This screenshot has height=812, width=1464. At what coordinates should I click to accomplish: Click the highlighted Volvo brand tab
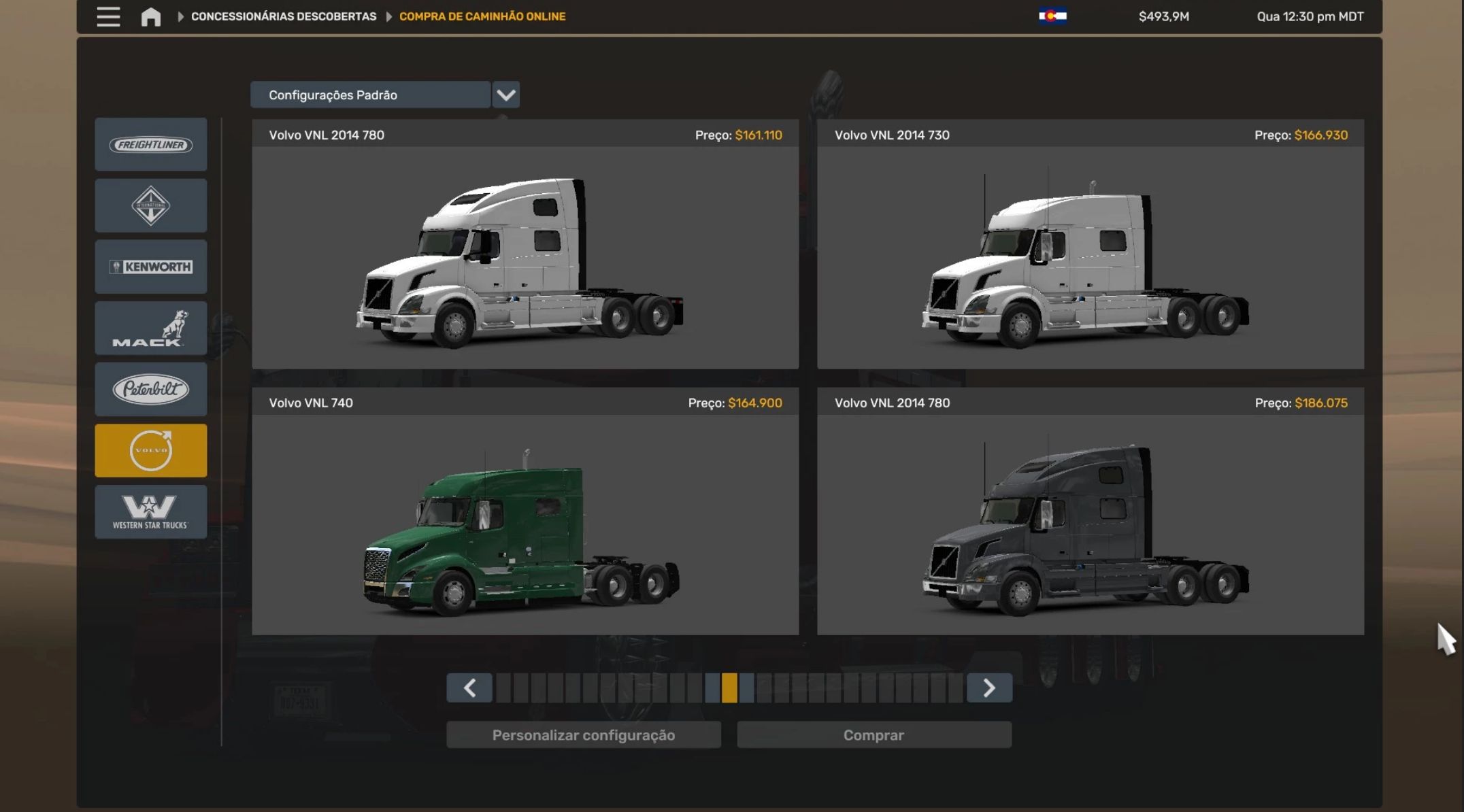point(151,450)
